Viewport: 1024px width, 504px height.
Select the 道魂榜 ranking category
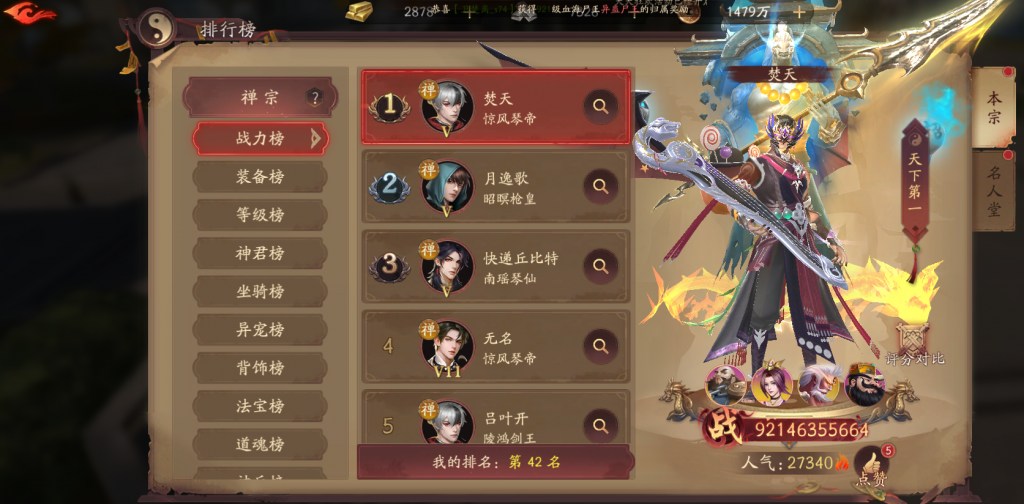pos(260,443)
